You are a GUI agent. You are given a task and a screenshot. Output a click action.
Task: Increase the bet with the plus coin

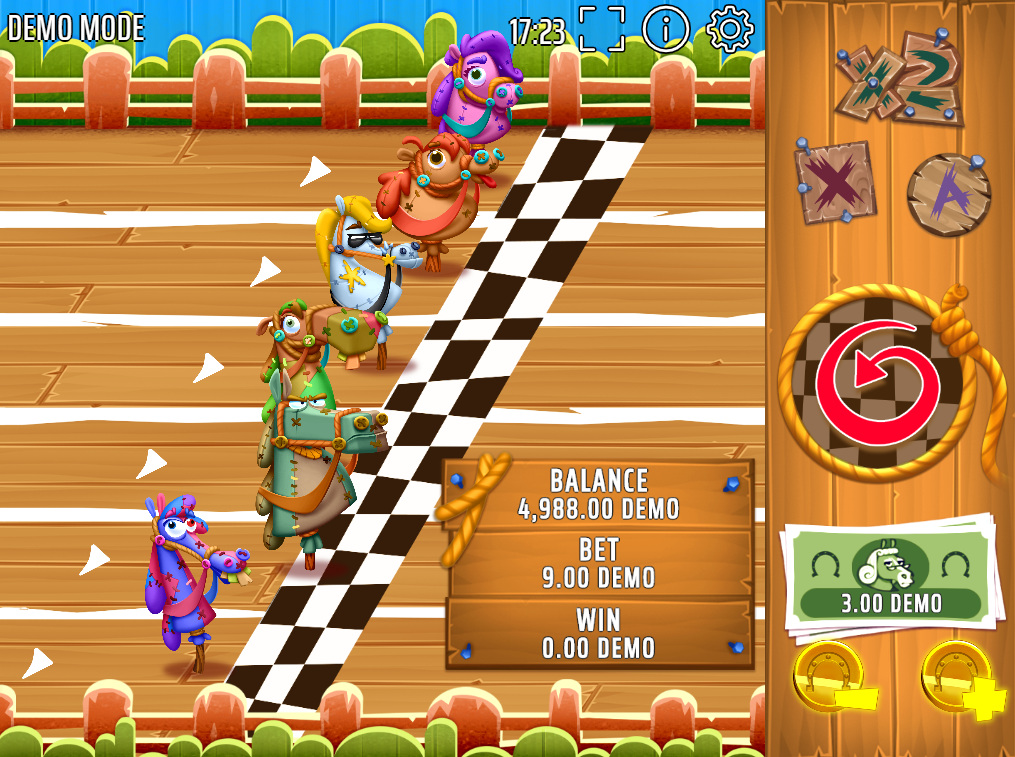tap(960, 679)
